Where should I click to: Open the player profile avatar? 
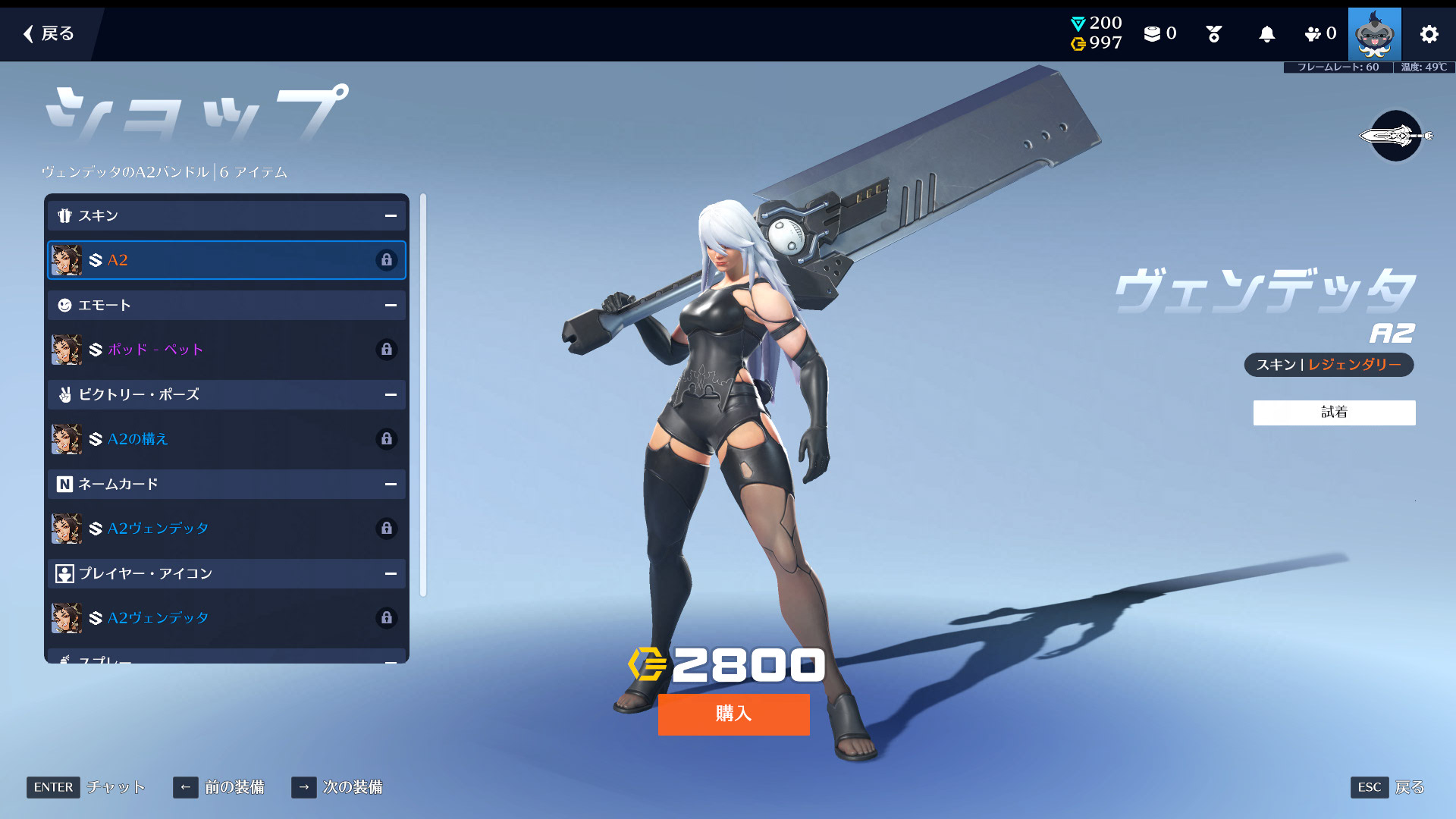point(1374,34)
